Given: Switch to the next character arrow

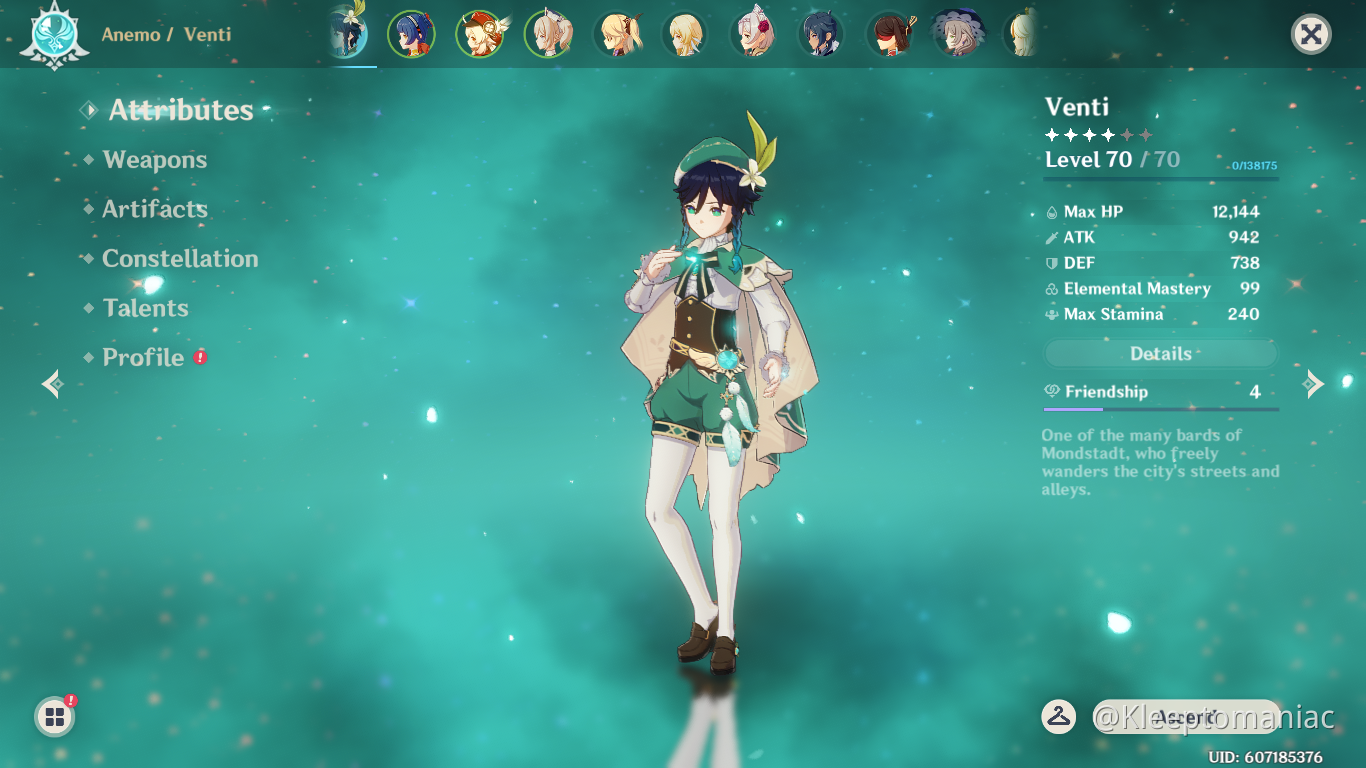Looking at the screenshot, I should tap(1313, 383).
